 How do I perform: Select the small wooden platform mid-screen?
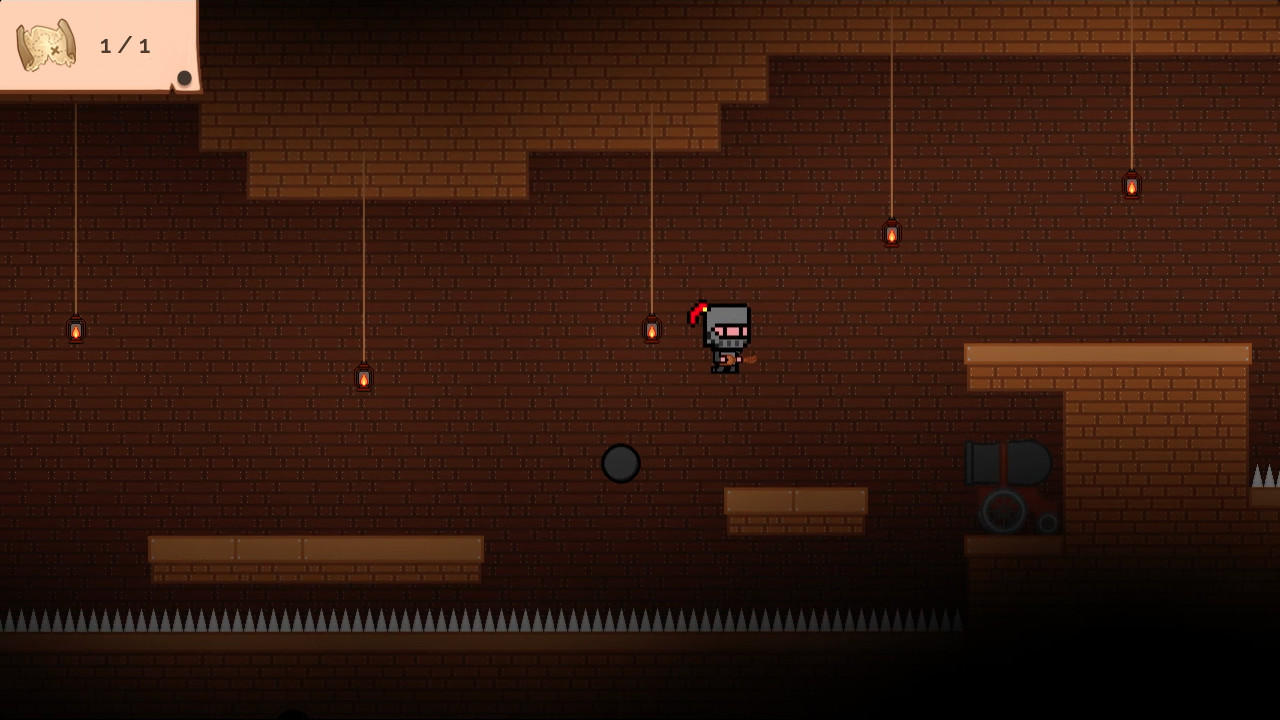pos(796,502)
